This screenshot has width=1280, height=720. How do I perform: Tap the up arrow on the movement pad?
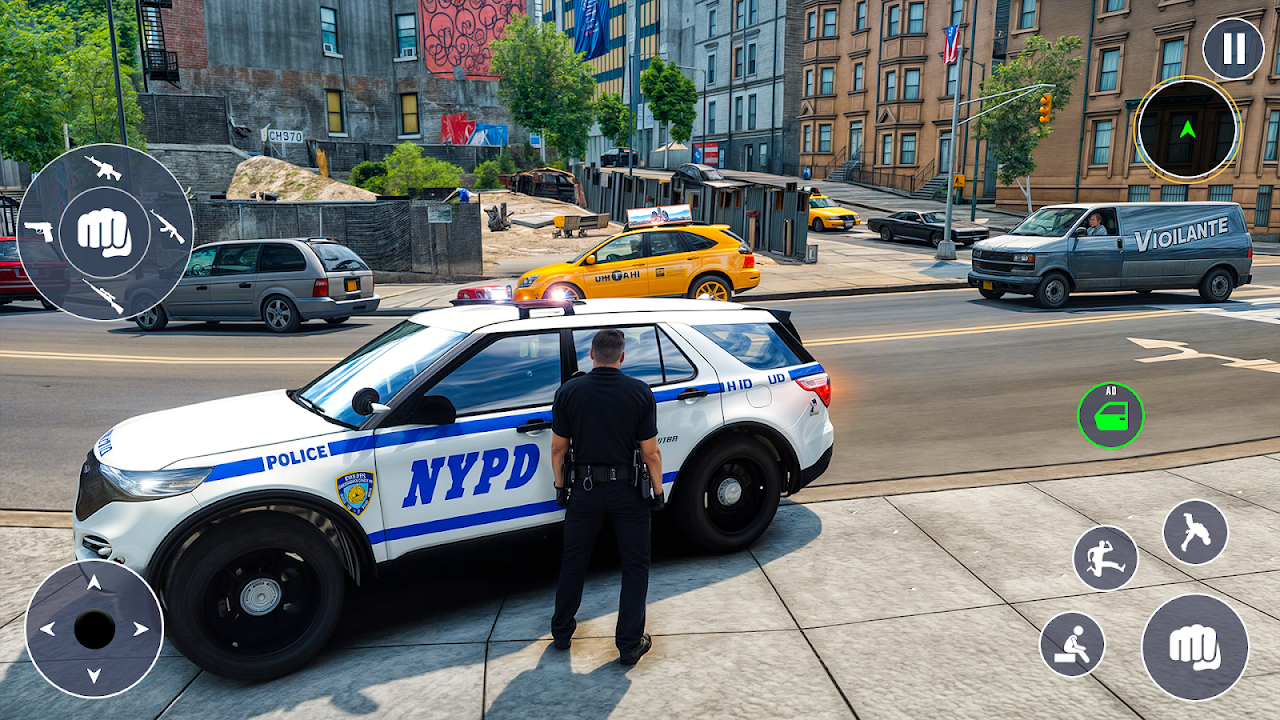click(94, 582)
